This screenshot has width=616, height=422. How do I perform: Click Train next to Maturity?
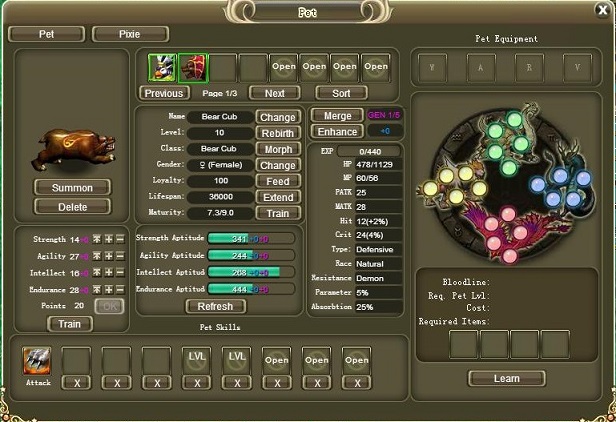278,213
